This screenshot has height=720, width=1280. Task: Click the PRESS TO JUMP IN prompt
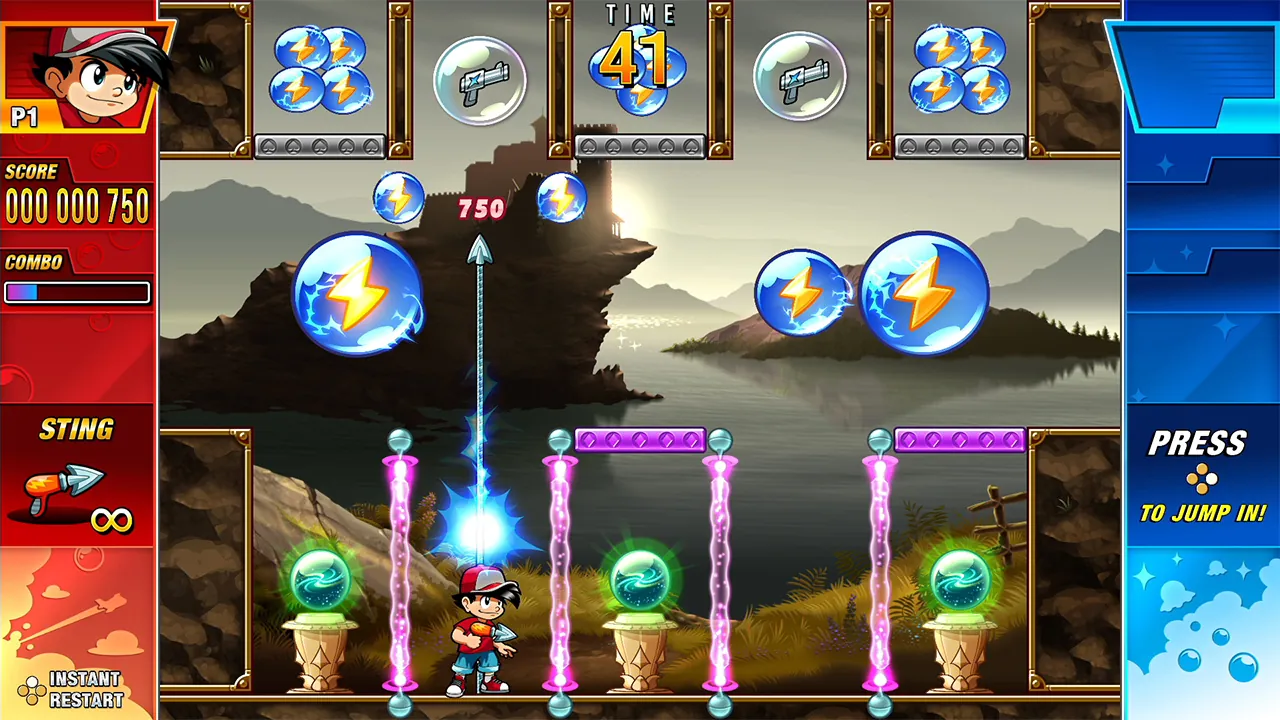coord(1200,477)
